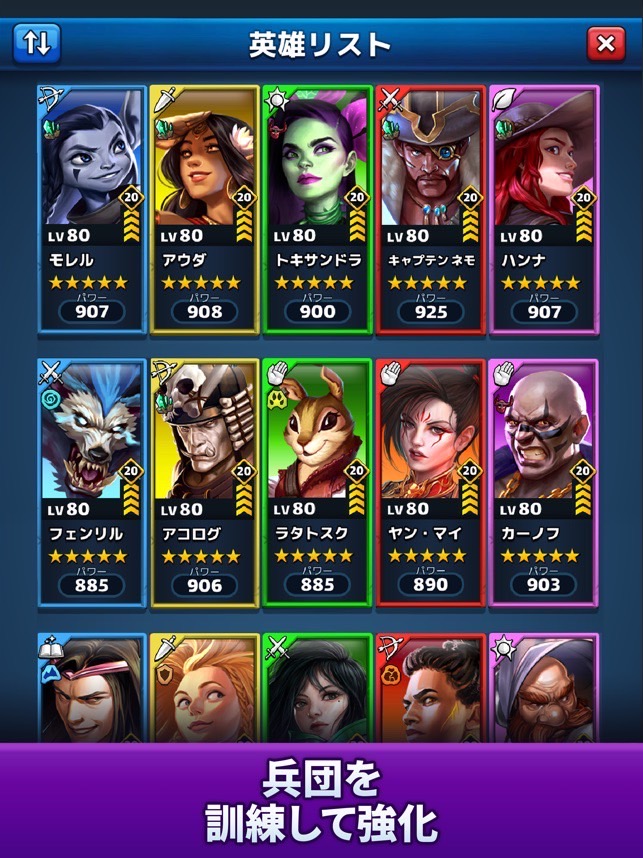Select the wolf hero フェンリル
Screen dimensions: 643x858
click(x=91, y=482)
